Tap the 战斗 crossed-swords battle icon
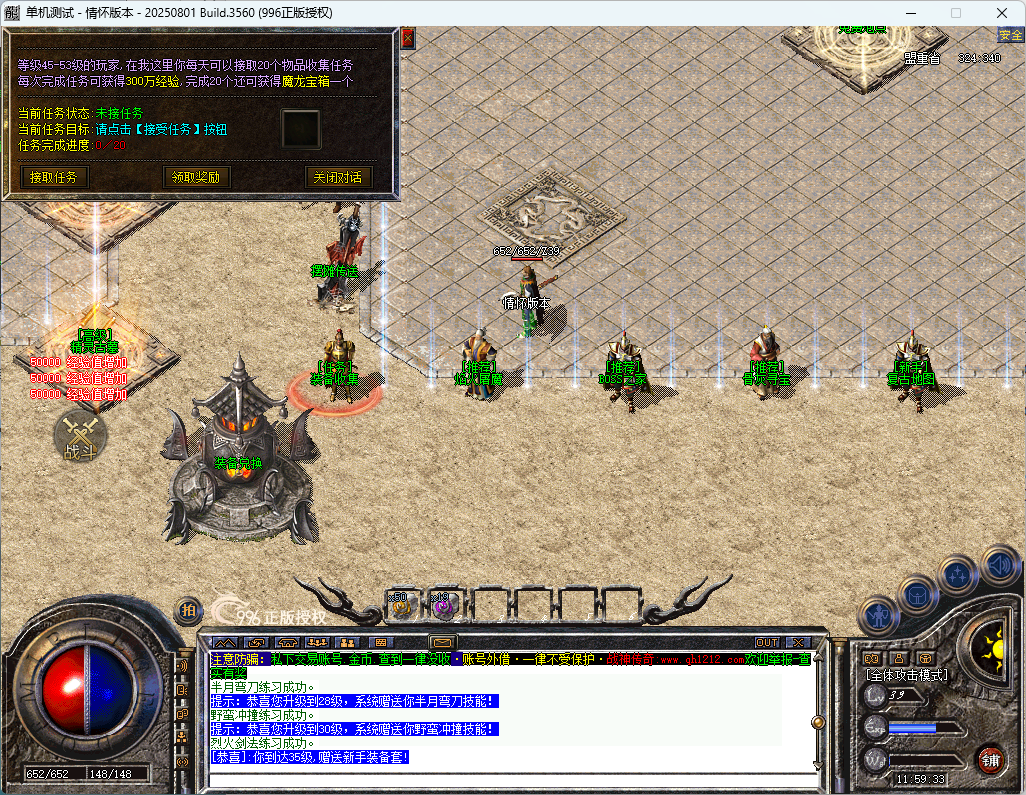The height and width of the screenshot is (795, 1026). pos(79,435)
